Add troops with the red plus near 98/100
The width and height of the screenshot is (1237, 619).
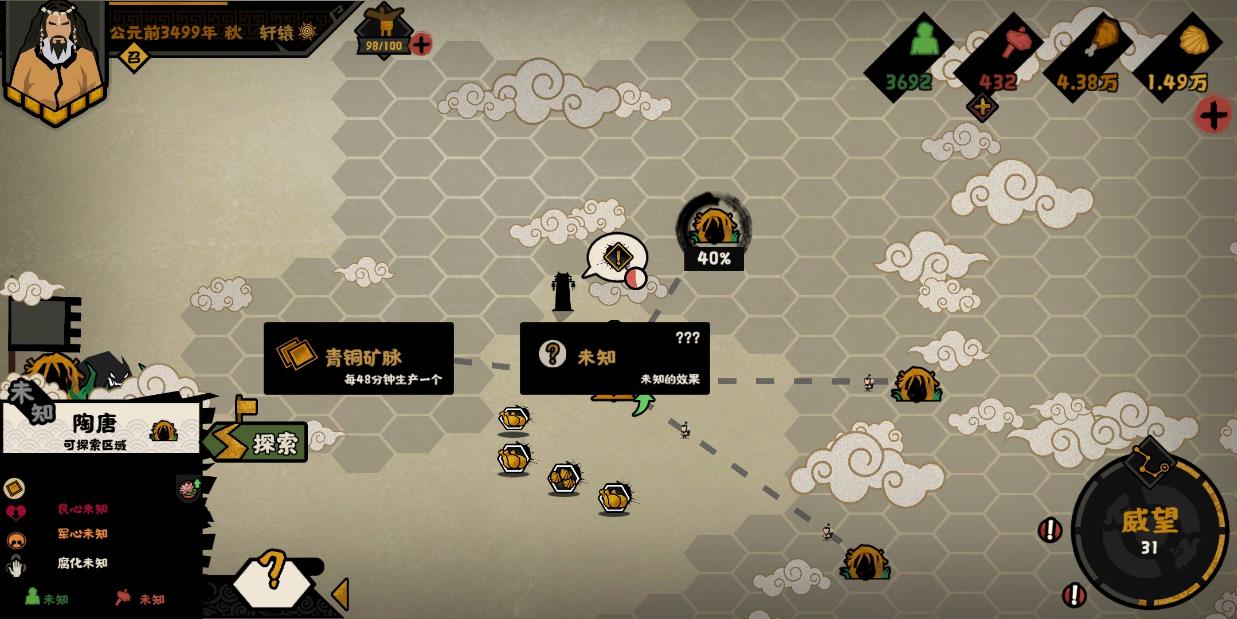point(421,44)
